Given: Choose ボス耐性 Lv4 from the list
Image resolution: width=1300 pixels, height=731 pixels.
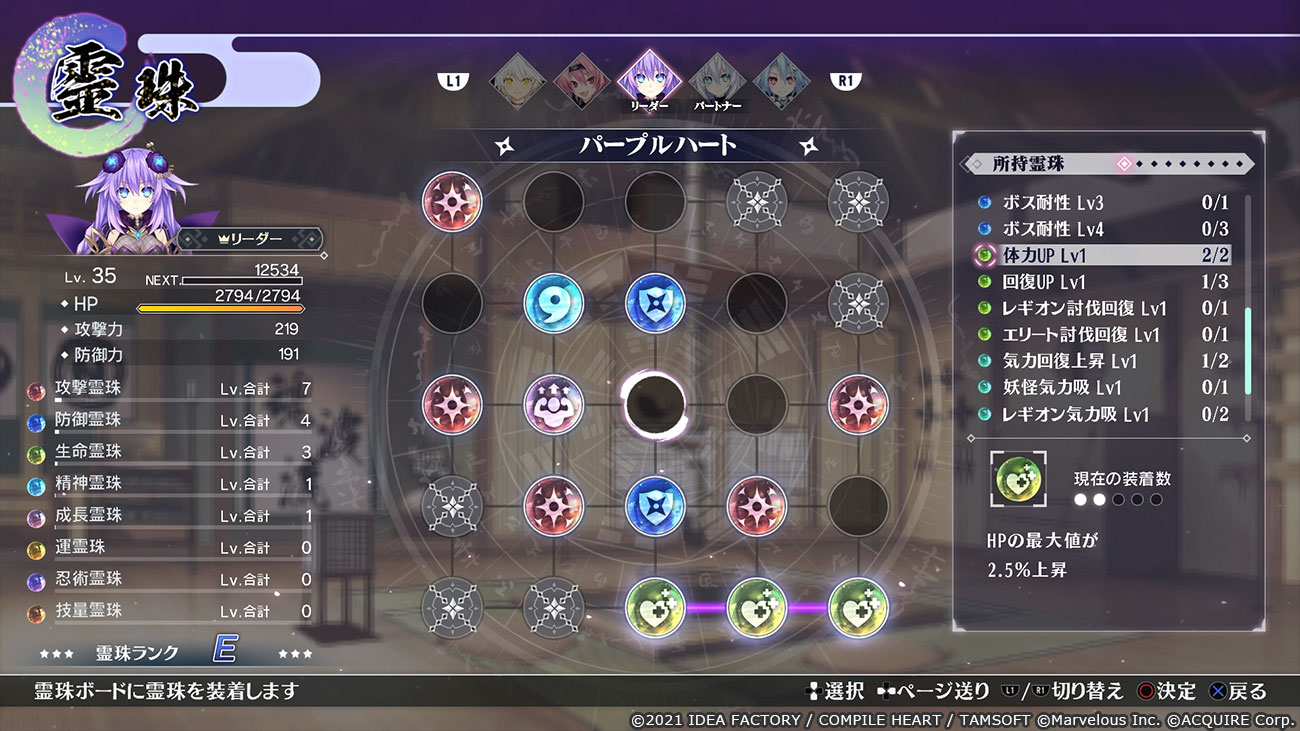Looking at the screenshot, I should point(1100,229).
